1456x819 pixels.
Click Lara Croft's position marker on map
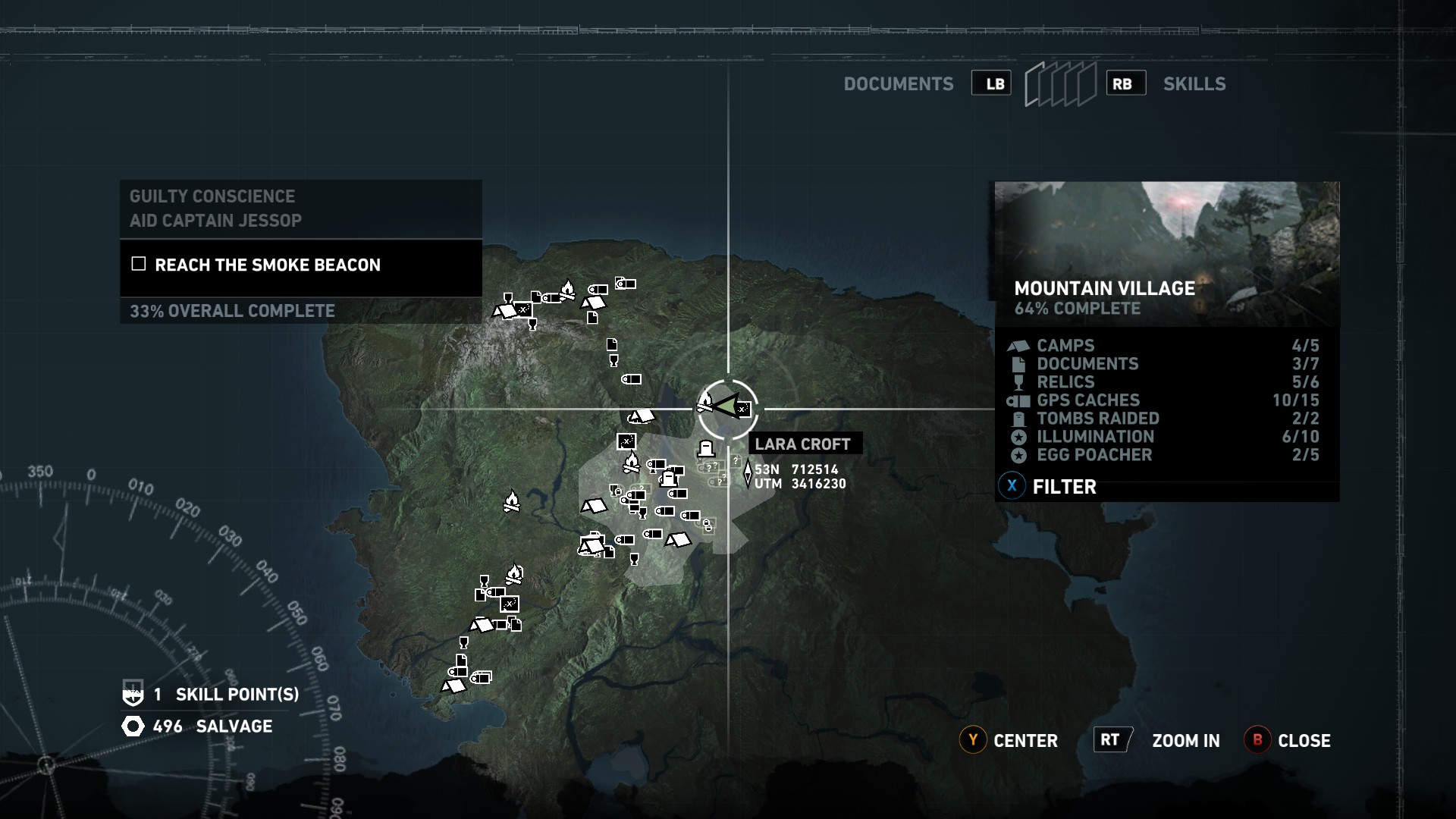point(726,407)
